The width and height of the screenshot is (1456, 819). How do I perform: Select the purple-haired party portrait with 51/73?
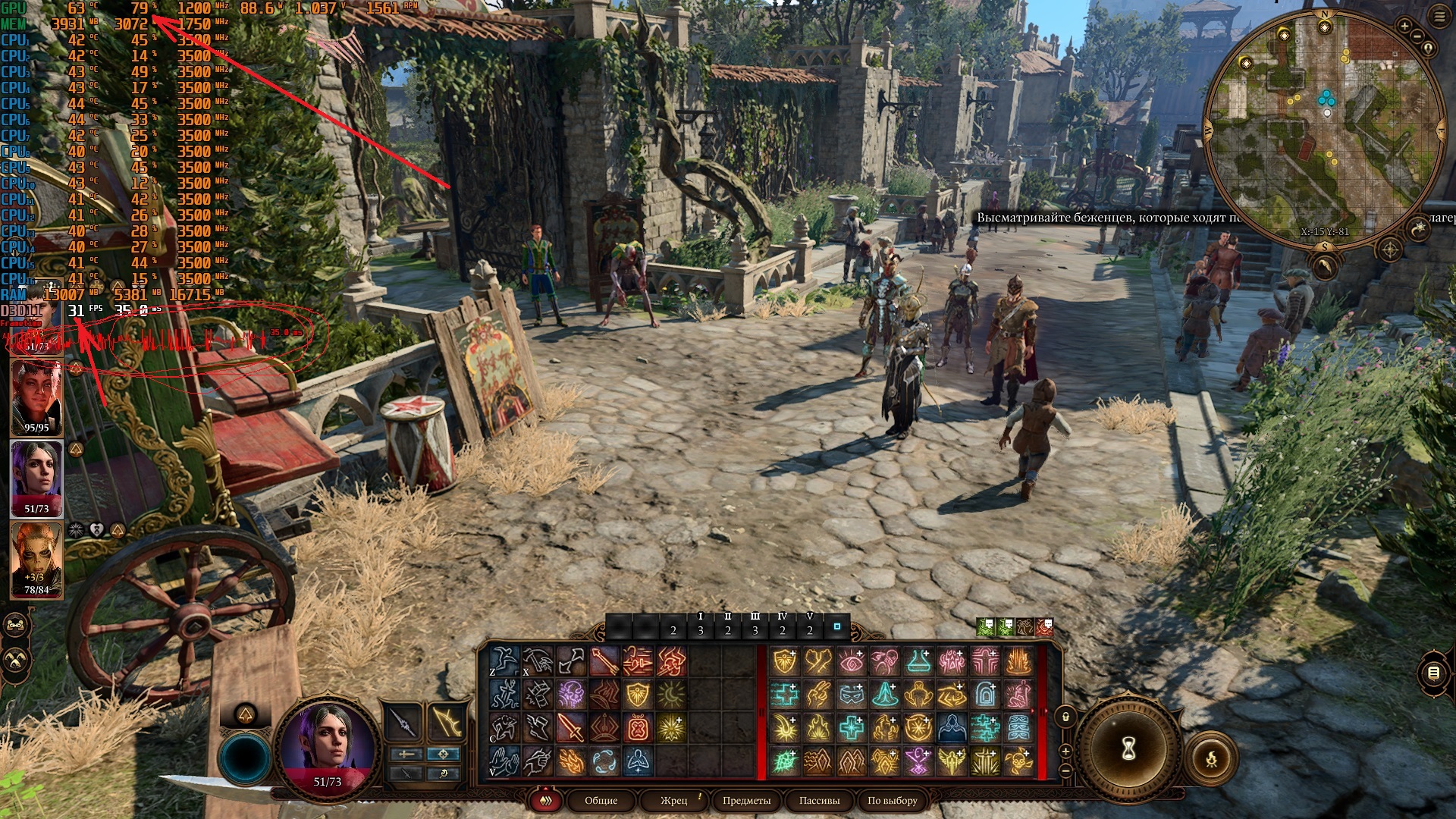36,478
